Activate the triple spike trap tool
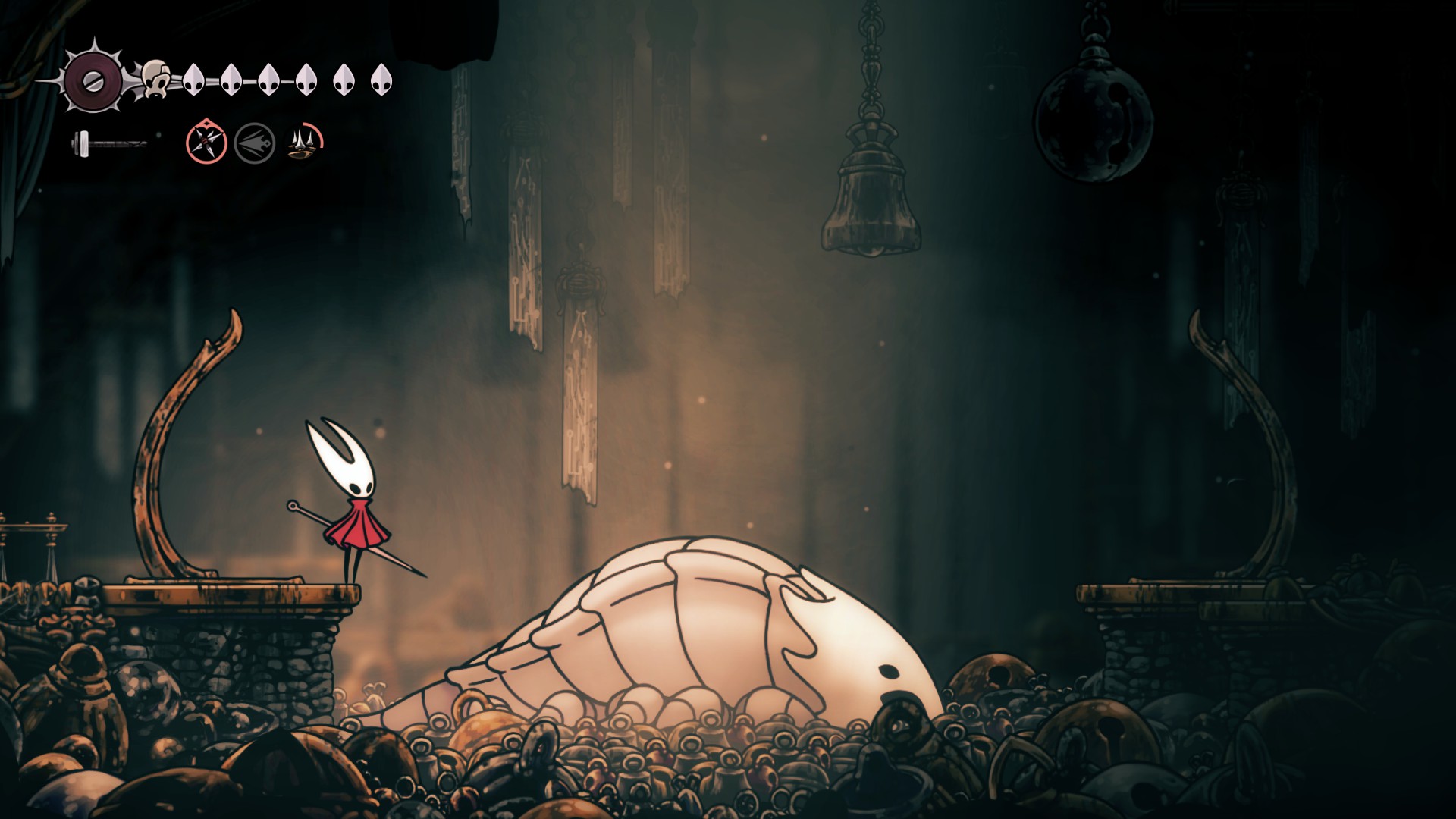This screenshot has height=819, width=1456. click(x=305, y=142)
